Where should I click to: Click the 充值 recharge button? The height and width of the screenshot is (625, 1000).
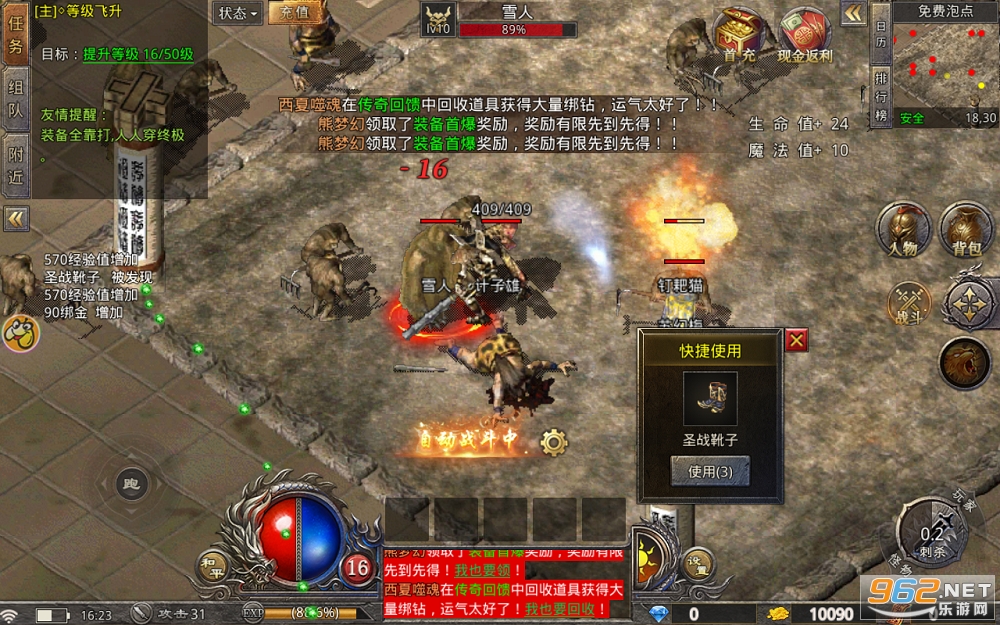pos(294,13)
